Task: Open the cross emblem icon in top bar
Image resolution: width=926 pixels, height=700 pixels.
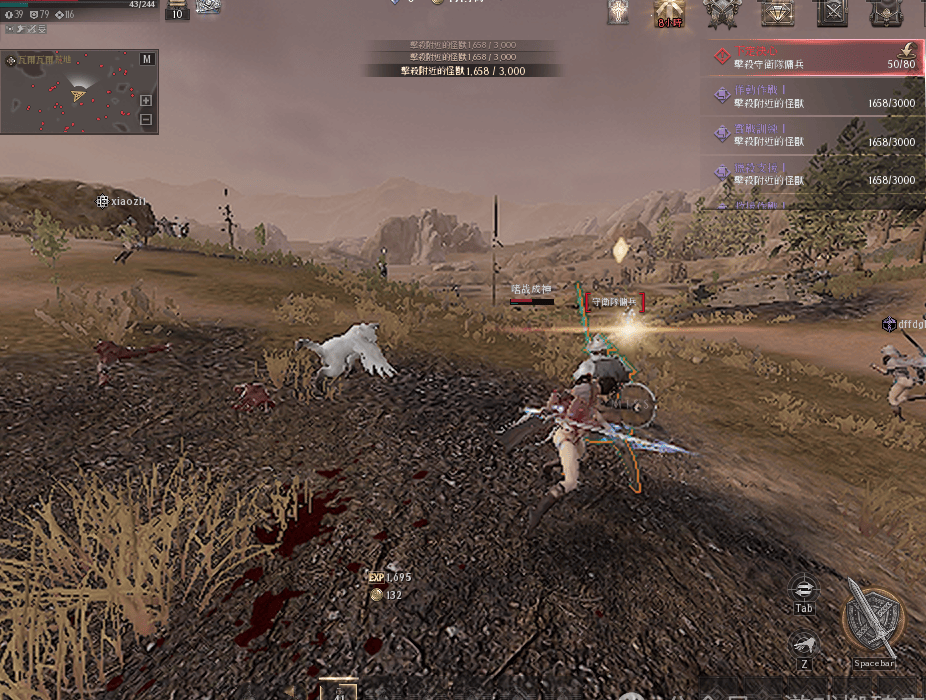Action: pos(618,12)
